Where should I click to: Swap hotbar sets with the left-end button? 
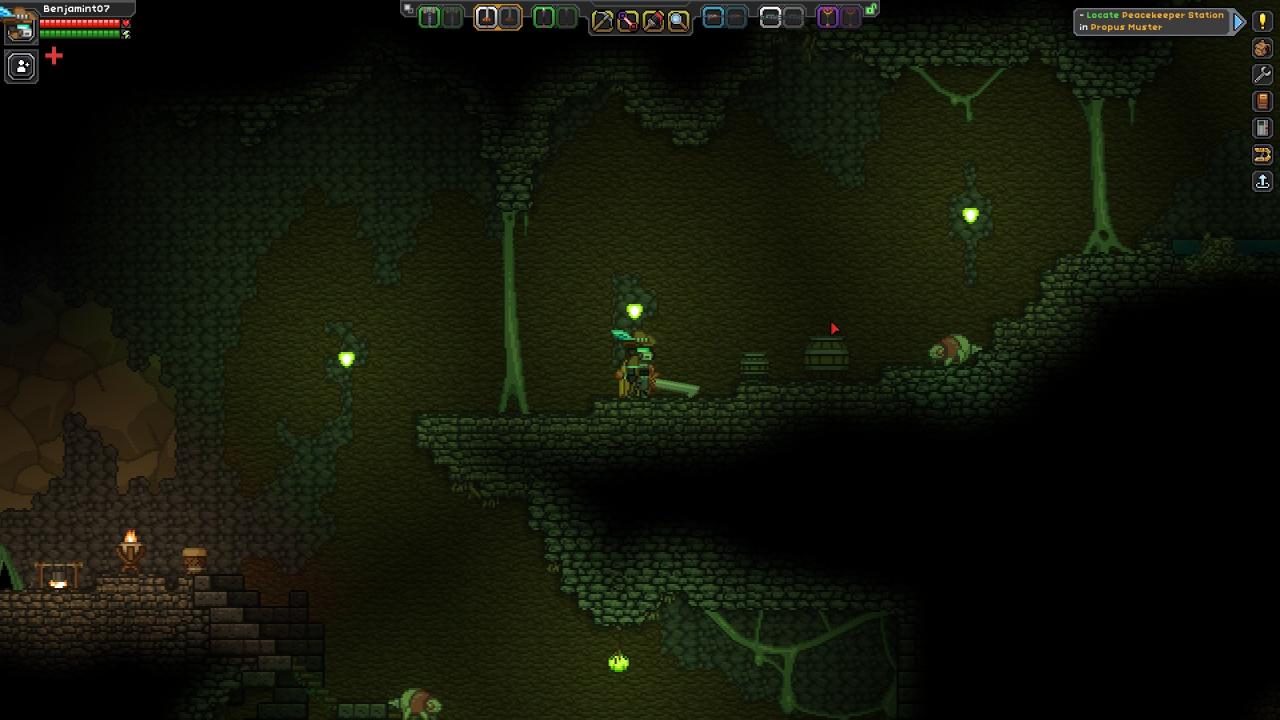(408, 9)
